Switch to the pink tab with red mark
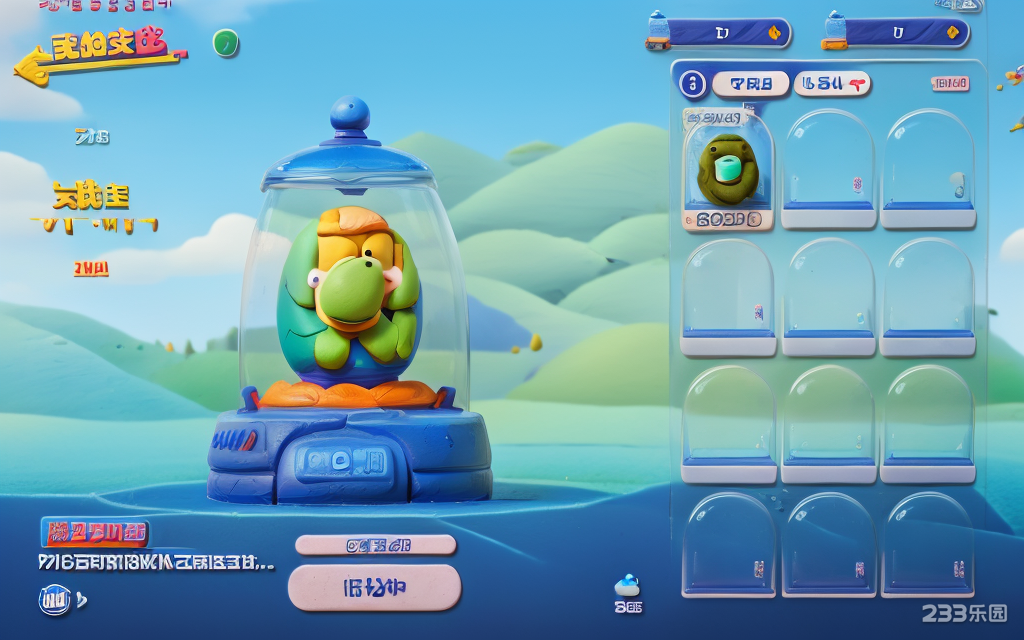The image size is (1024, 640). 832,84
